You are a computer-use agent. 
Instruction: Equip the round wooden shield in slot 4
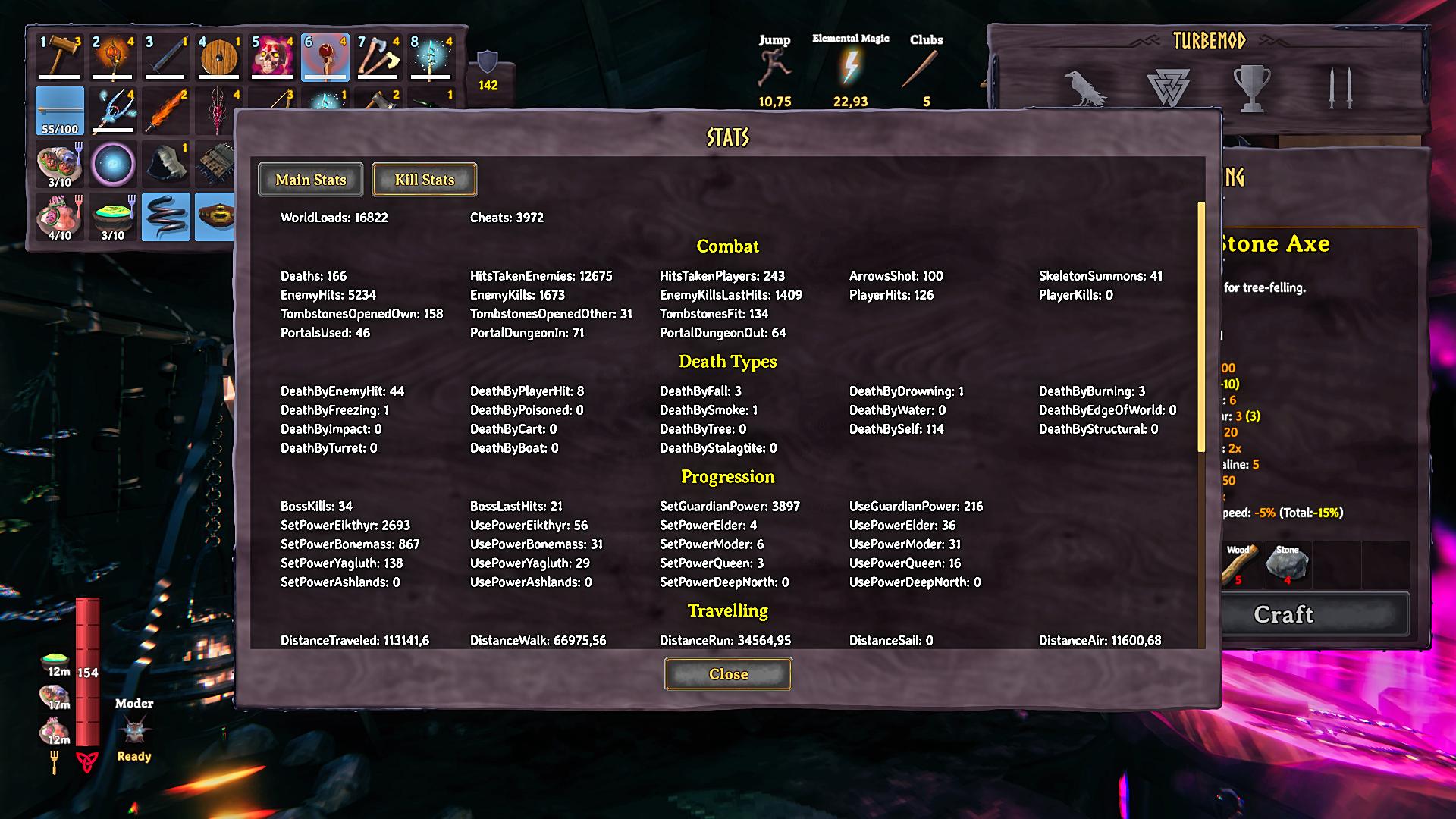tap(219, 57)
